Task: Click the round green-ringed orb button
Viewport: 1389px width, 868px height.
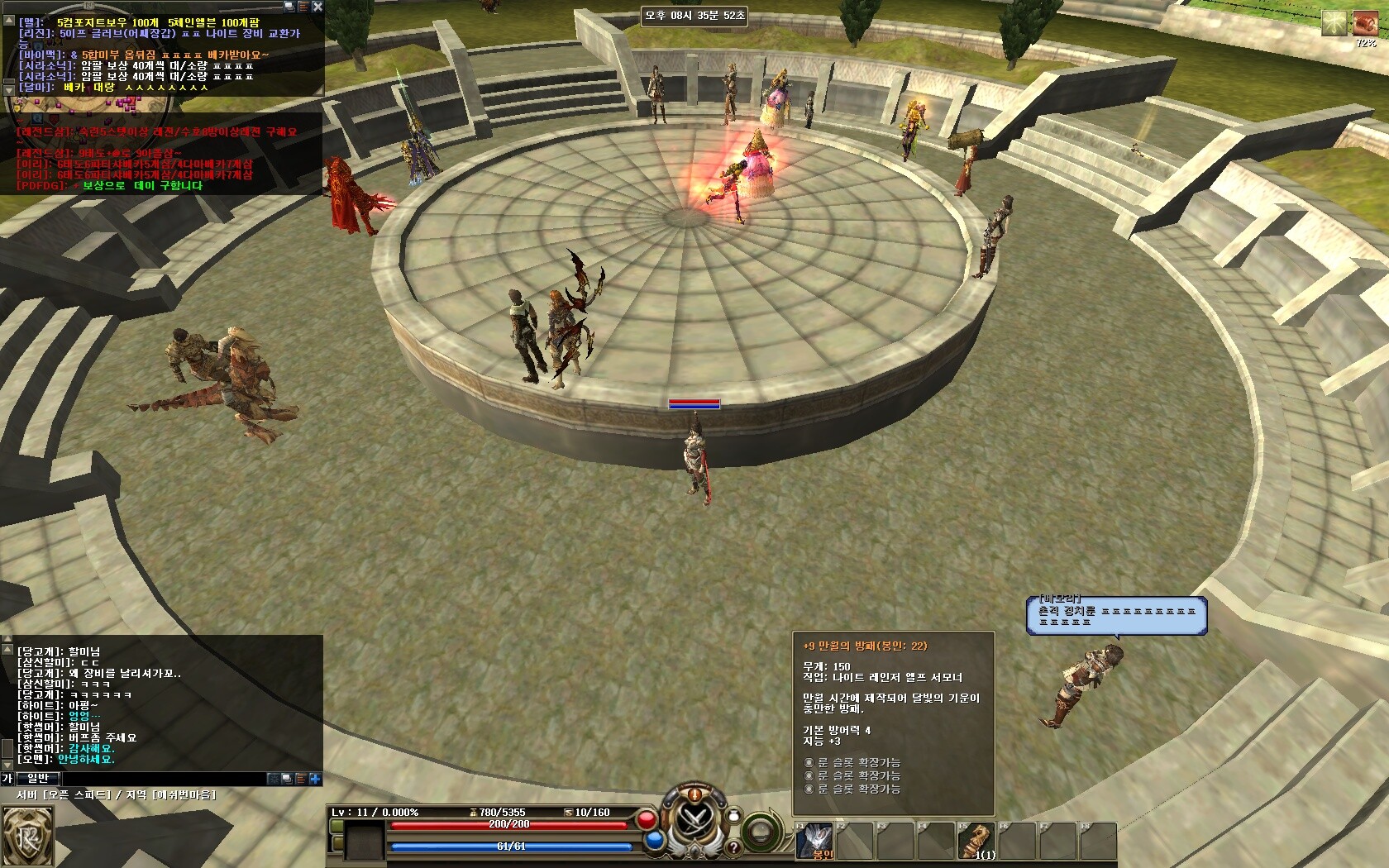Action: click(x=761, y=831)
